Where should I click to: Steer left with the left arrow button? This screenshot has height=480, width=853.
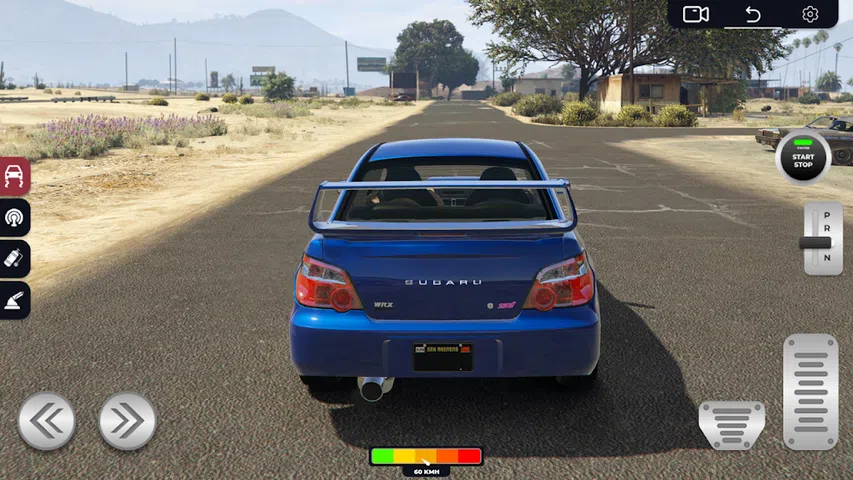coord(46,421)
